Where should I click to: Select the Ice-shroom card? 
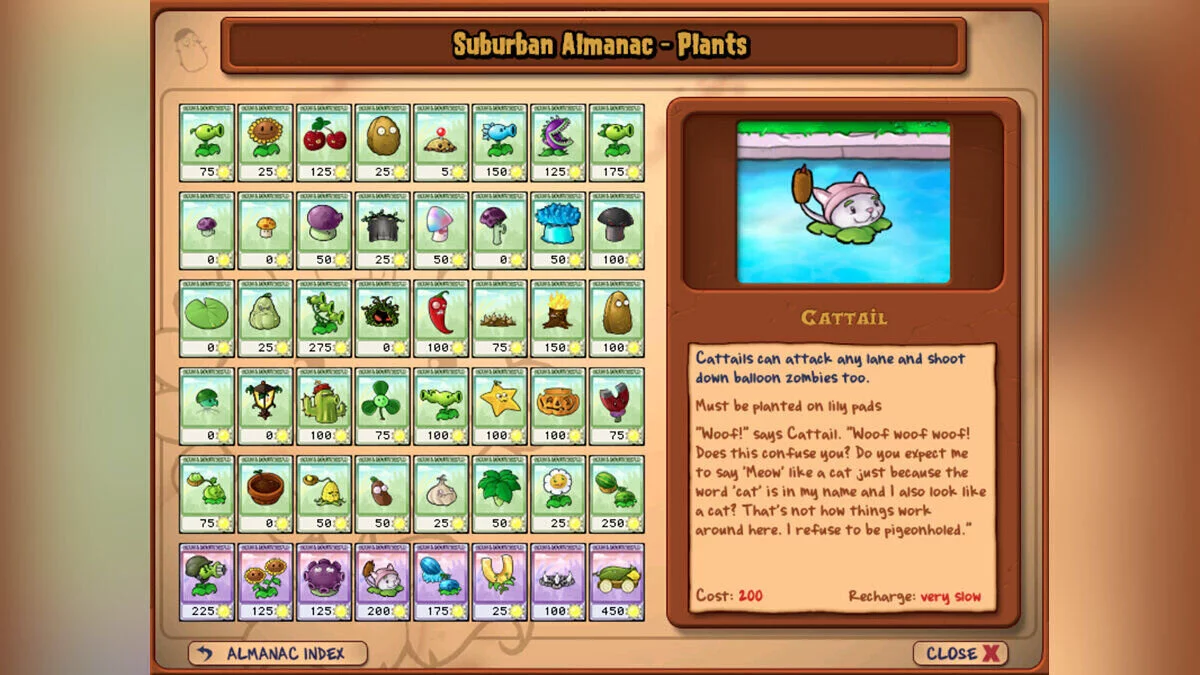coord(558,230)
